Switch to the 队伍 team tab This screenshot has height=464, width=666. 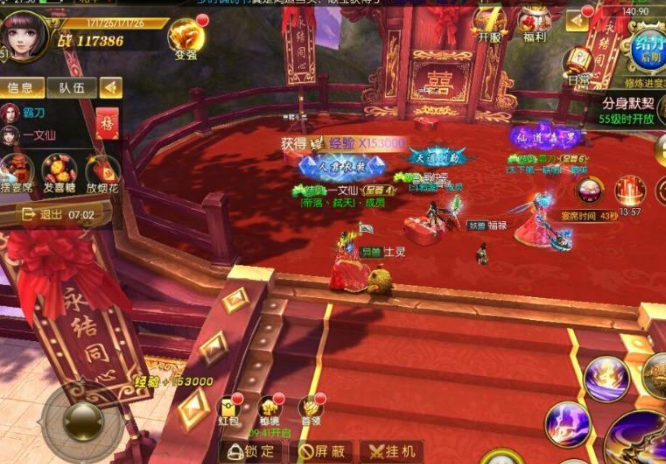tap(71, 88)
